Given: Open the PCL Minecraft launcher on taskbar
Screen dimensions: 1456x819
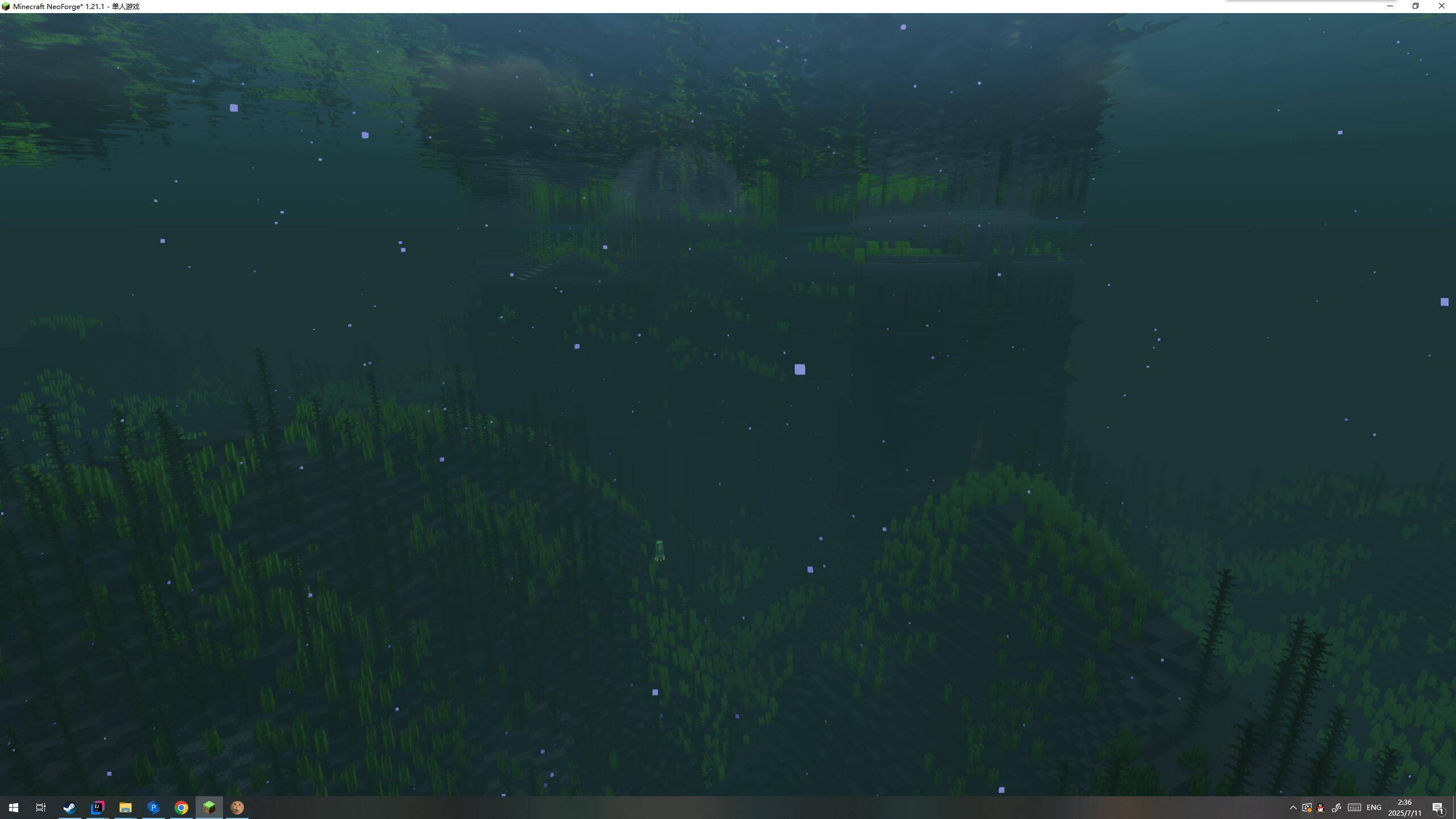Looking at the screenshot, I should pyautogui.click(x=153, y=807).
